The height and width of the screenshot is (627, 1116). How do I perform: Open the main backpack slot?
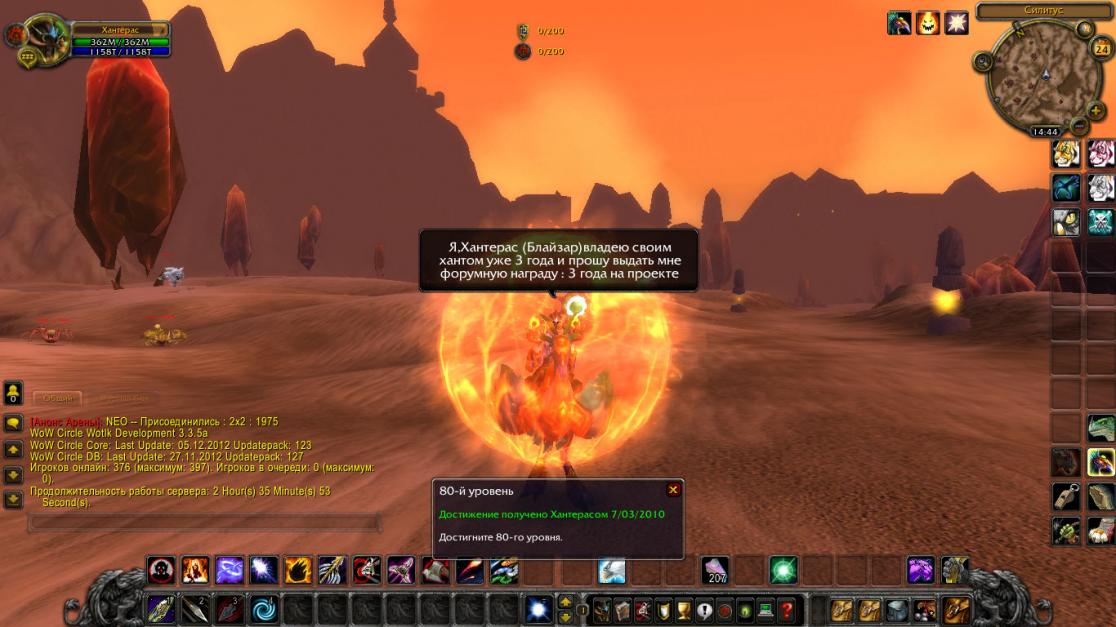coord(957,609)
